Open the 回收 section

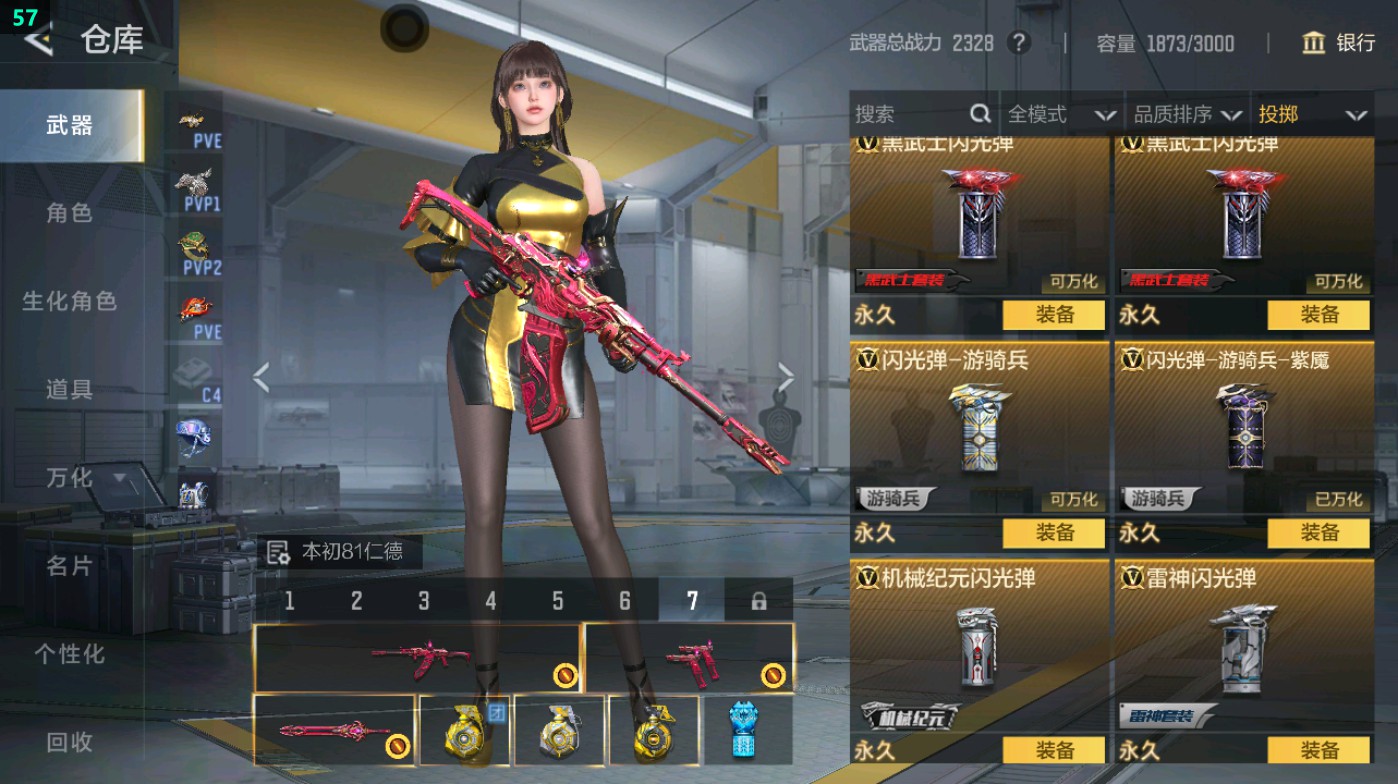click(x=69, y=742)
